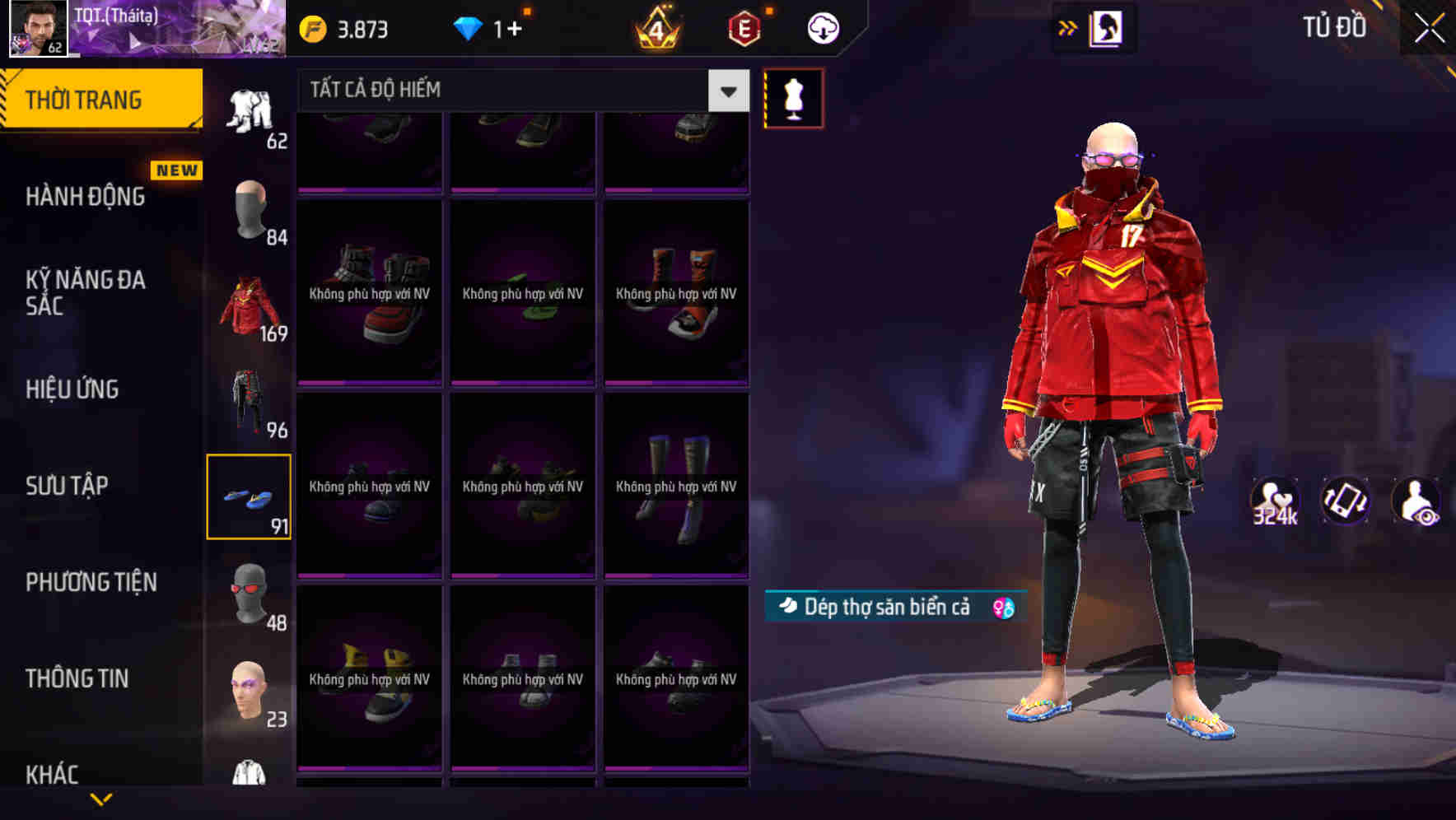Image resolution: width=1456 pixels, height=820 pixels.
Task: Select the red jacket category showing 169 items
Action: tap(249, 303)
